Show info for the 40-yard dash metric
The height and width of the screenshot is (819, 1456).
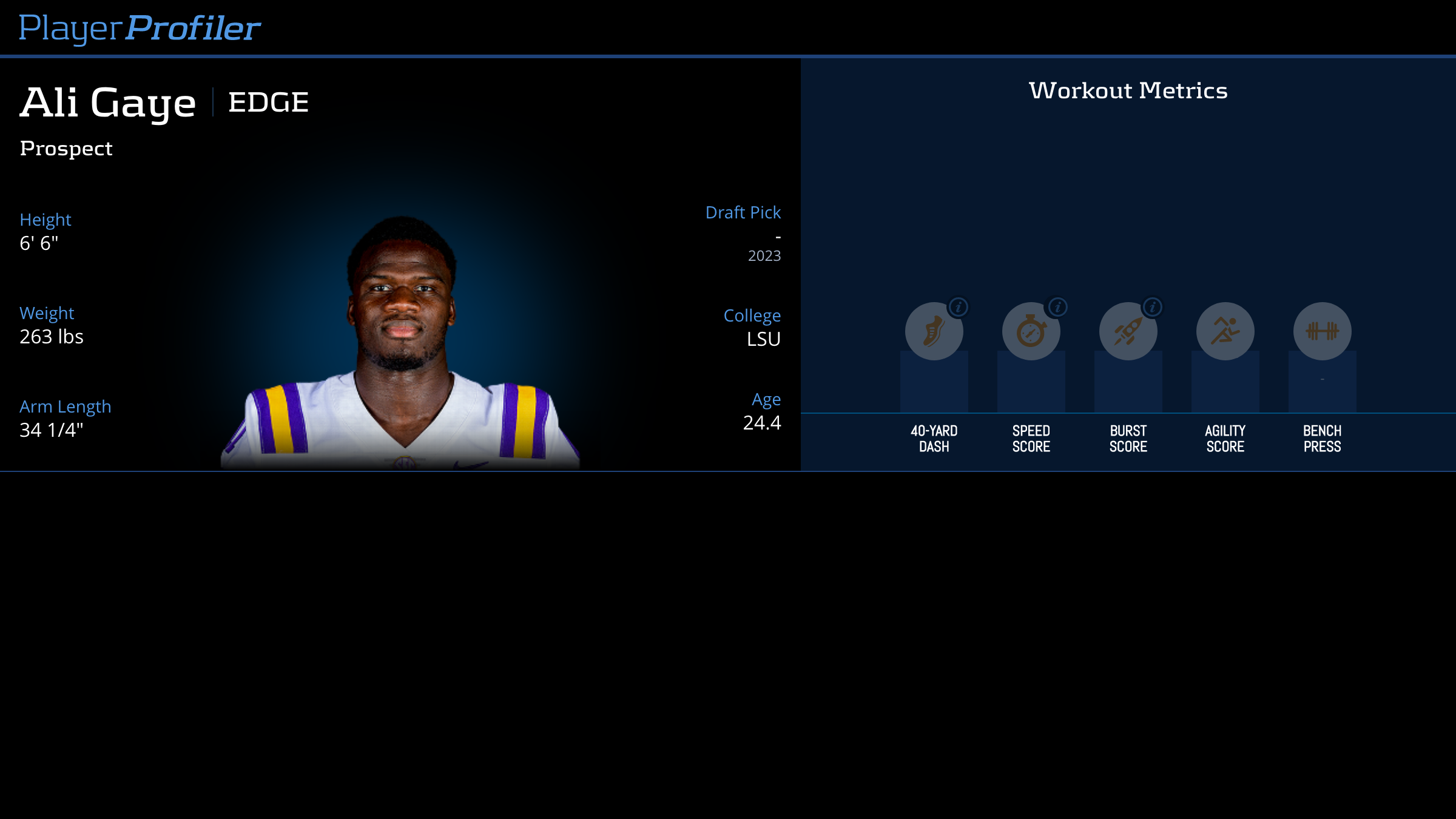coord(959,308)
